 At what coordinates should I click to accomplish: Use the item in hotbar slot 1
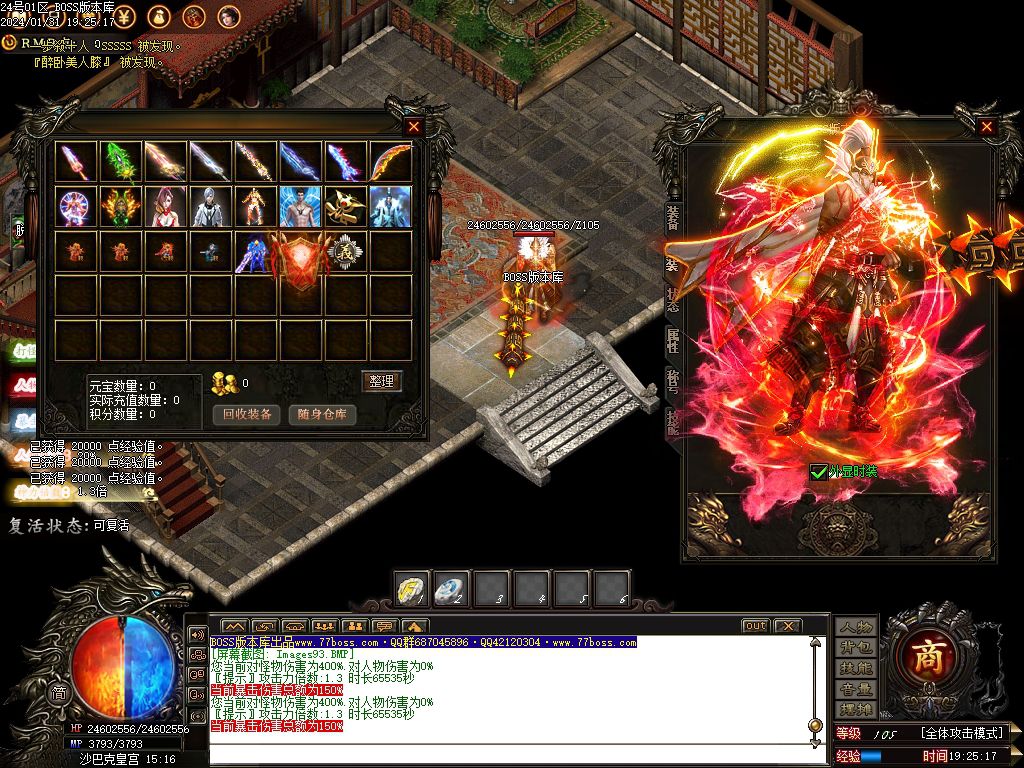tap(412, 588)
